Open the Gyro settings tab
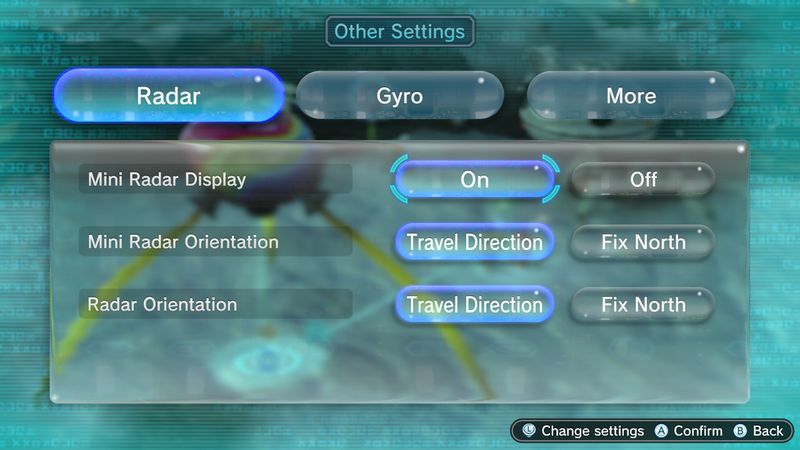The height and width of the screenshot is (450, 800). click(x=399, y=96)
